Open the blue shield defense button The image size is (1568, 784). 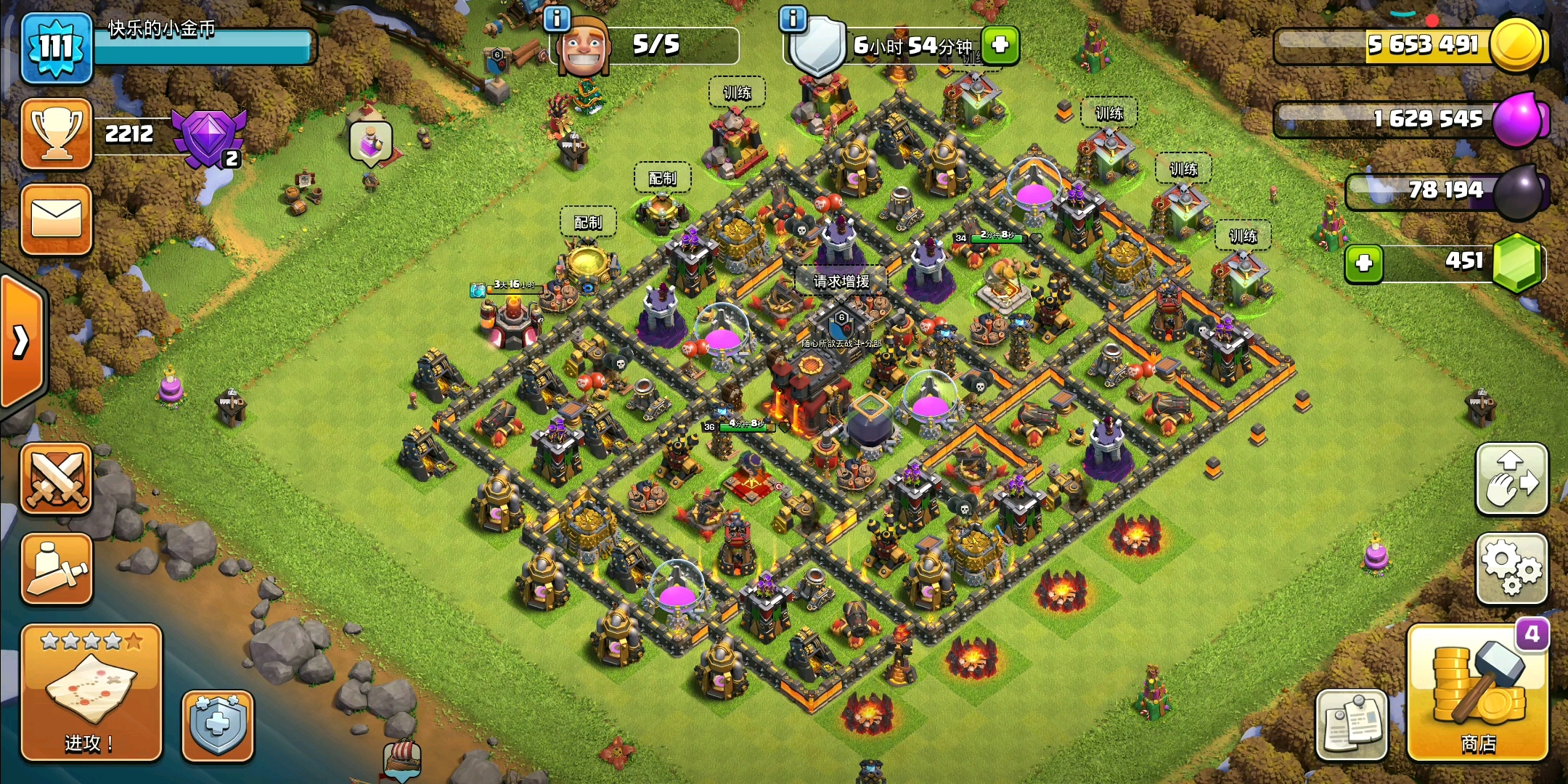coord(217,725)
